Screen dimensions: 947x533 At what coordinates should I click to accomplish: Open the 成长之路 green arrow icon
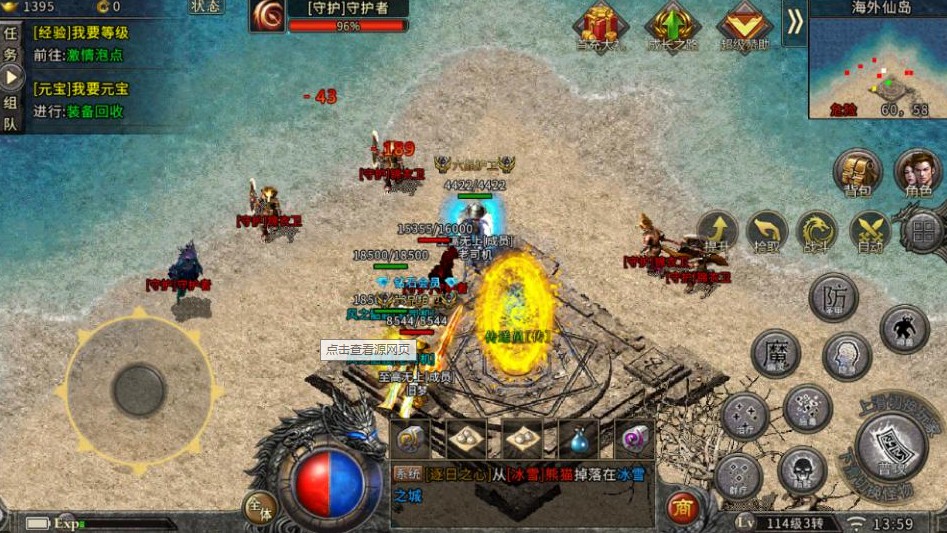tap(672, 26)
